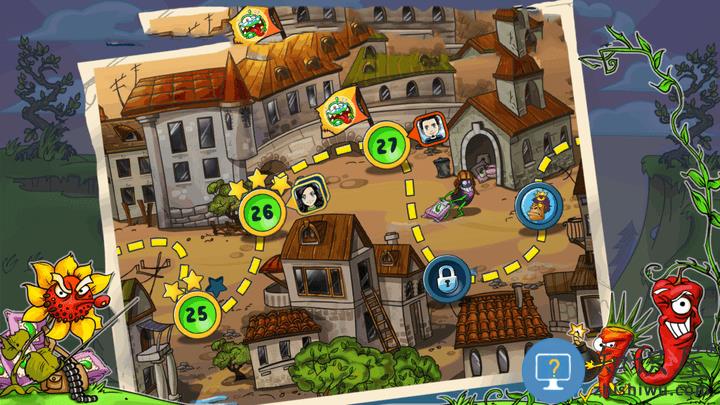
Task: Tap the green monster flag above the rooftops
Action: click(249, 24)
